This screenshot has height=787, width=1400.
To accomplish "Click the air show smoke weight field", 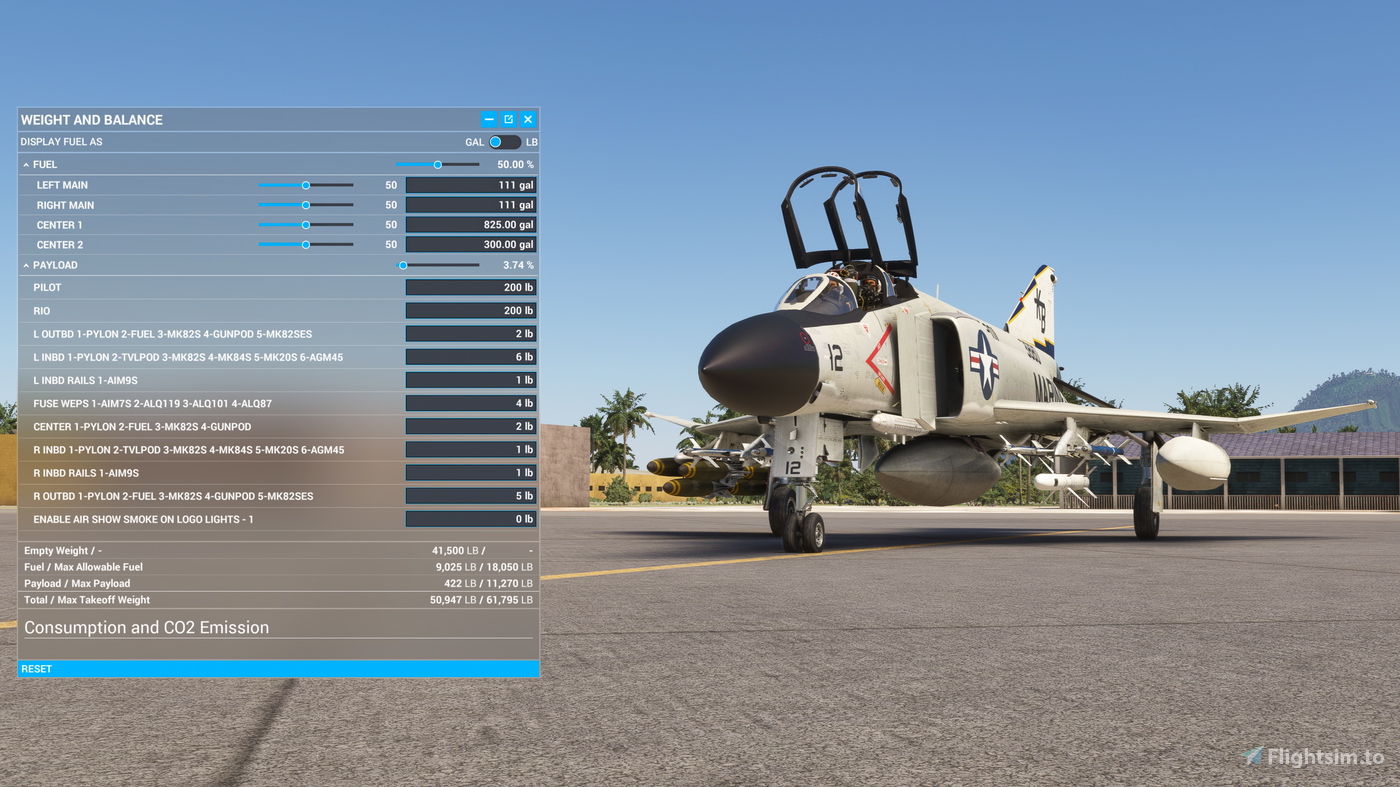I will pos(470,518).
